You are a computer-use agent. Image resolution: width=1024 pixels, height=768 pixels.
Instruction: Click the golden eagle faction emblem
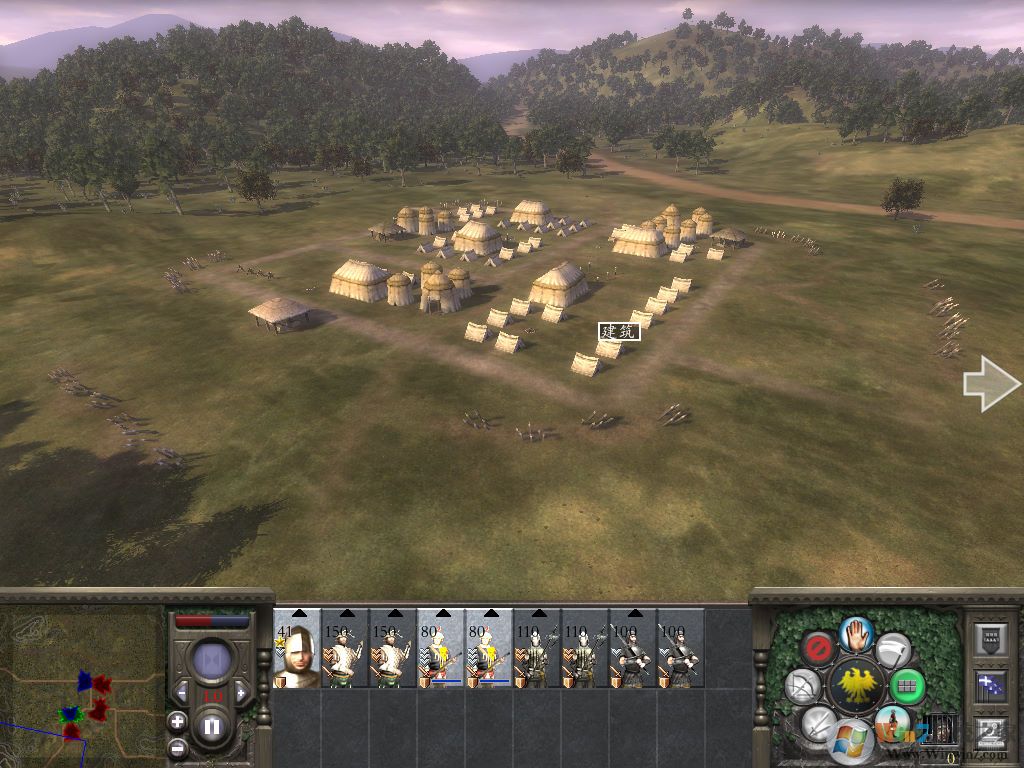(856, 686)
